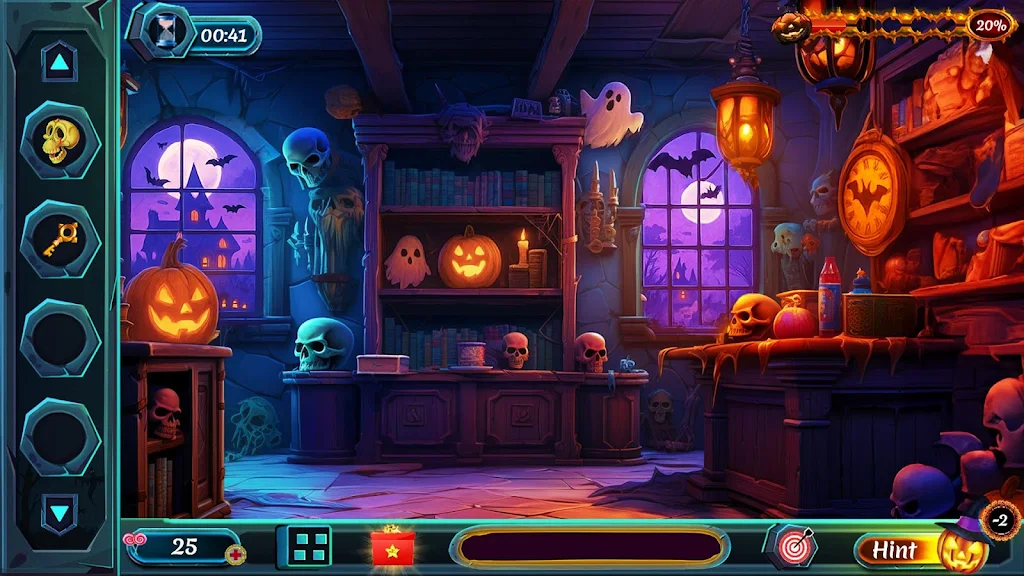This screenshot has height=576, width=1024.
Task: Add more candy with the plus button
Action: [236, 555]
